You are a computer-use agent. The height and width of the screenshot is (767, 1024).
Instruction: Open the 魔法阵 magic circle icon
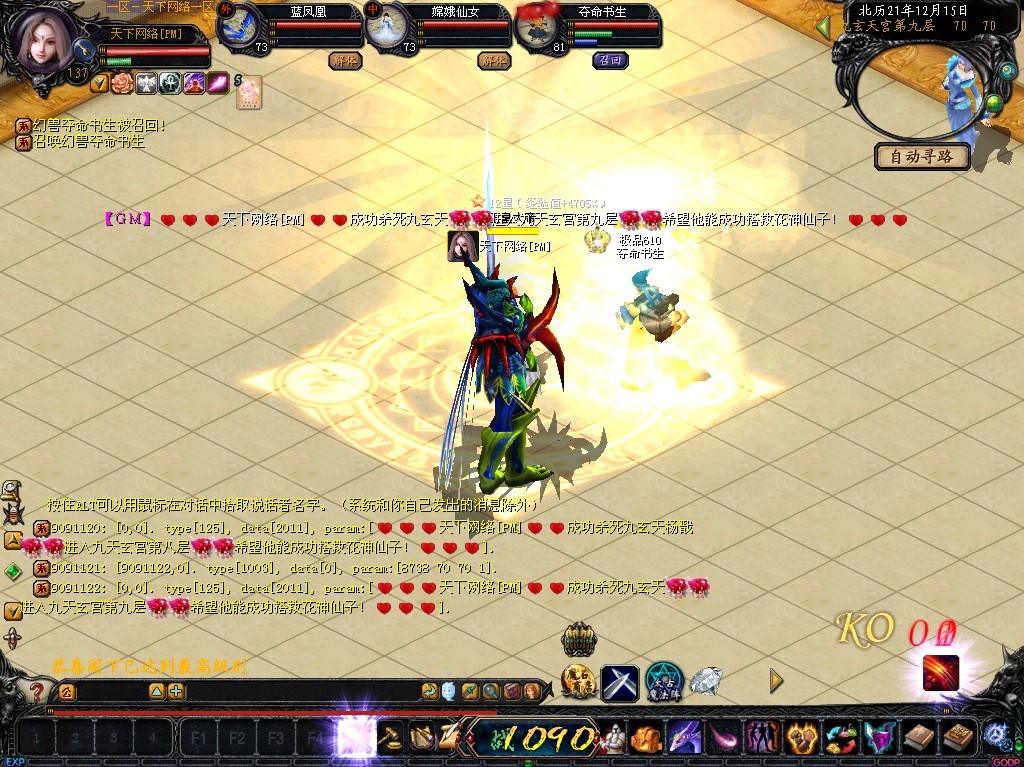point(663,682)
